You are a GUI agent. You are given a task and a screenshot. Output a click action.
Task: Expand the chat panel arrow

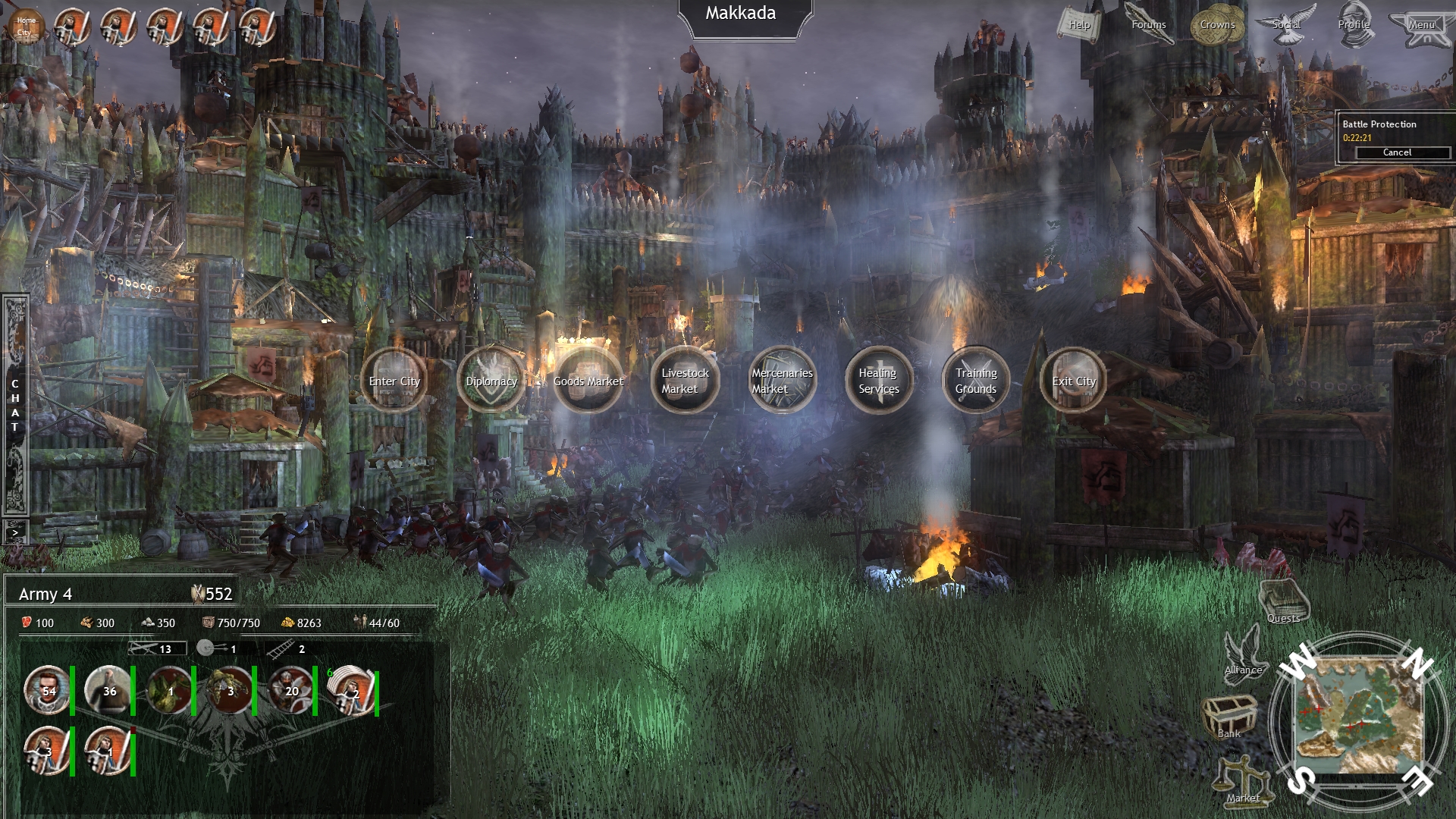click(x=14, y=532)
